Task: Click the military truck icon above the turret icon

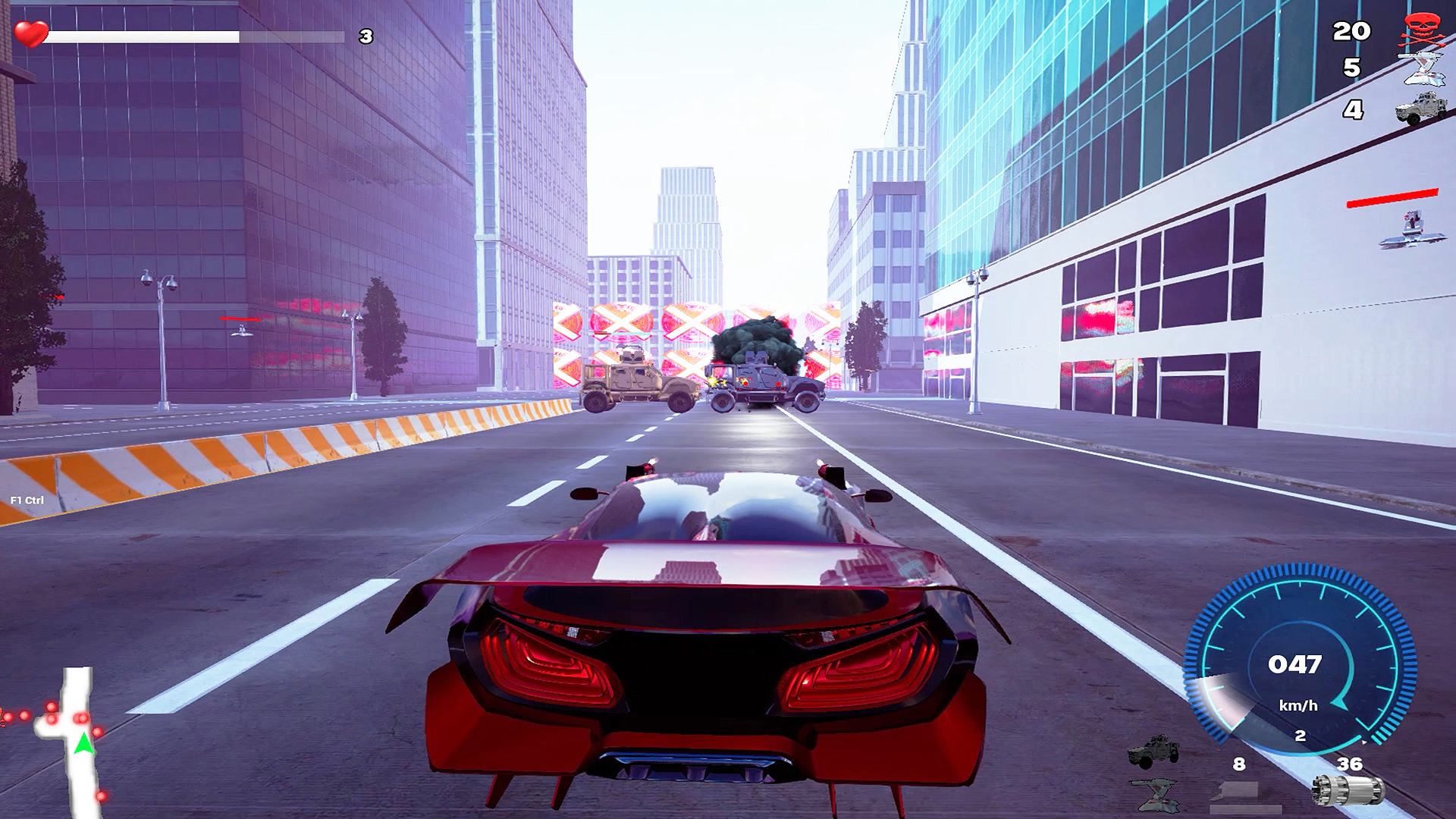Action: [x=1153, y=751]
